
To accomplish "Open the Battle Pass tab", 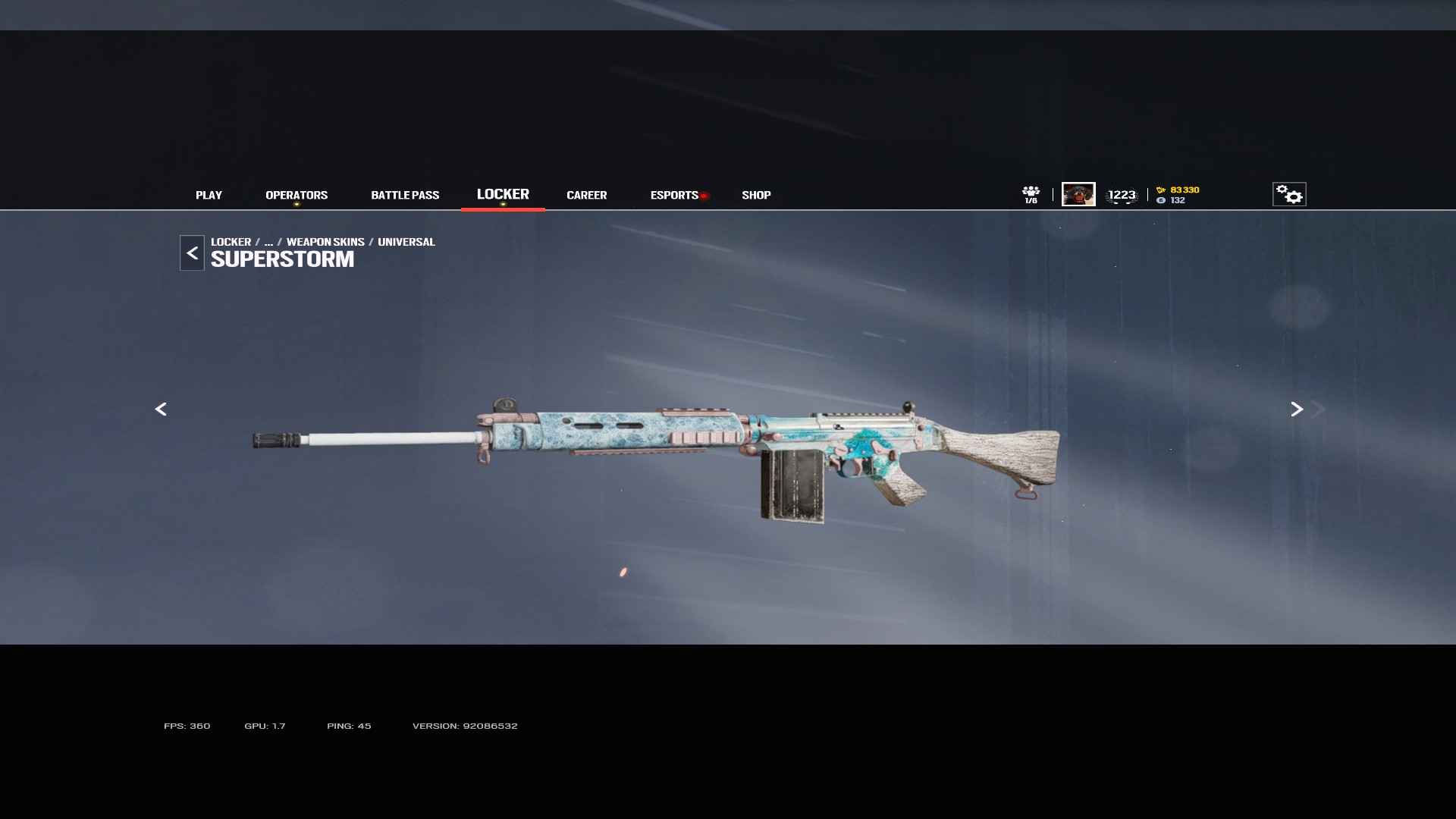I will coord(405,195).
